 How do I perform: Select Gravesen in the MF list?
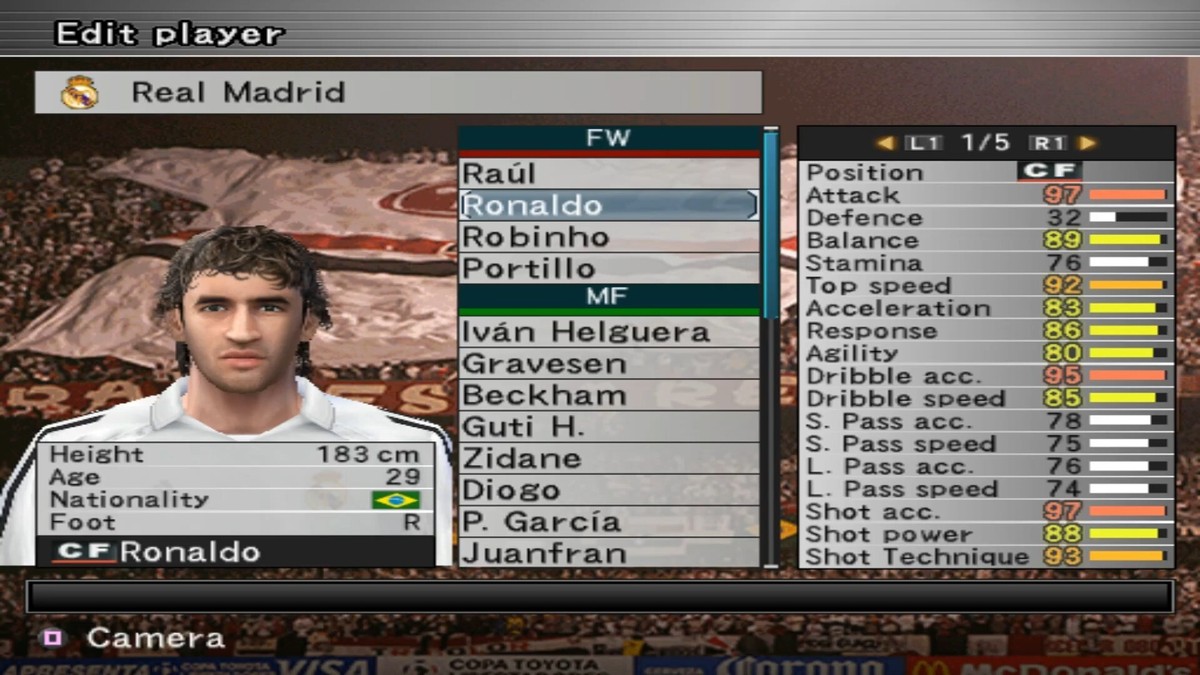coord(608,363)
